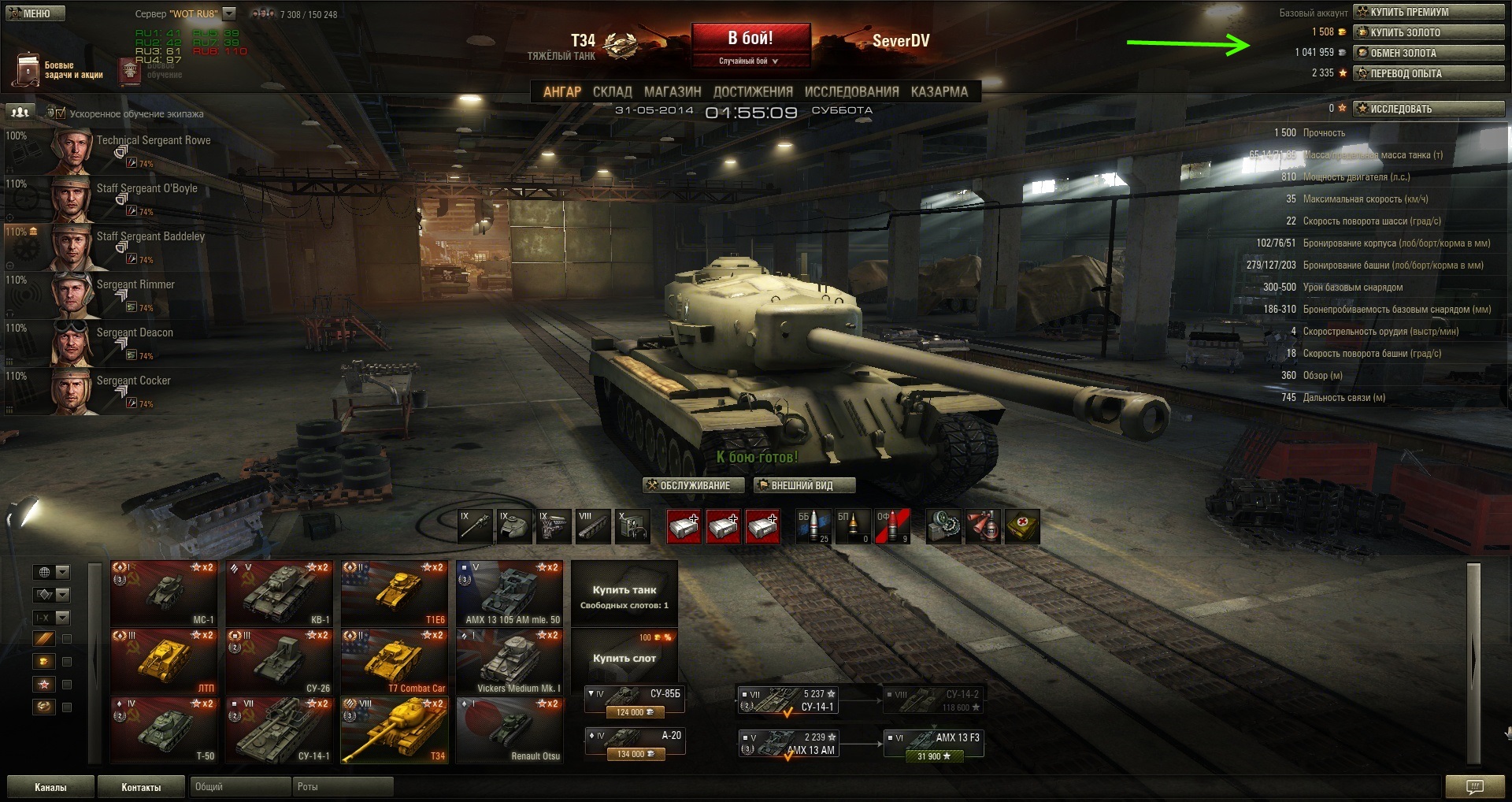This screenshot has width=1512, height=802.
Task: Switch to the СКЛАД tab
Action: (612, 91)
